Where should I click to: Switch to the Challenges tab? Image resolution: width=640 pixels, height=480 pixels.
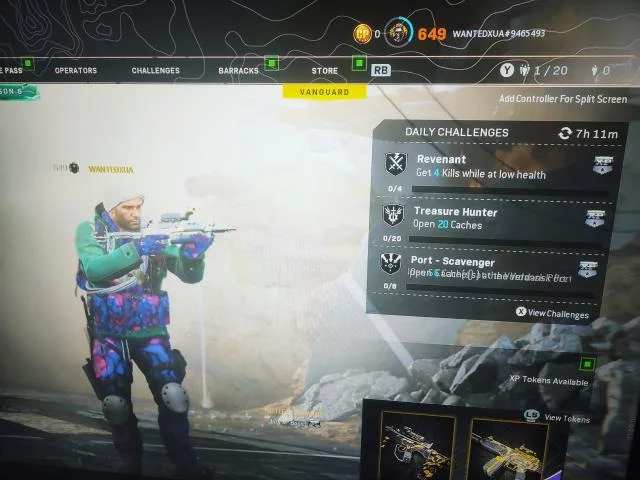tap(155, 71)
